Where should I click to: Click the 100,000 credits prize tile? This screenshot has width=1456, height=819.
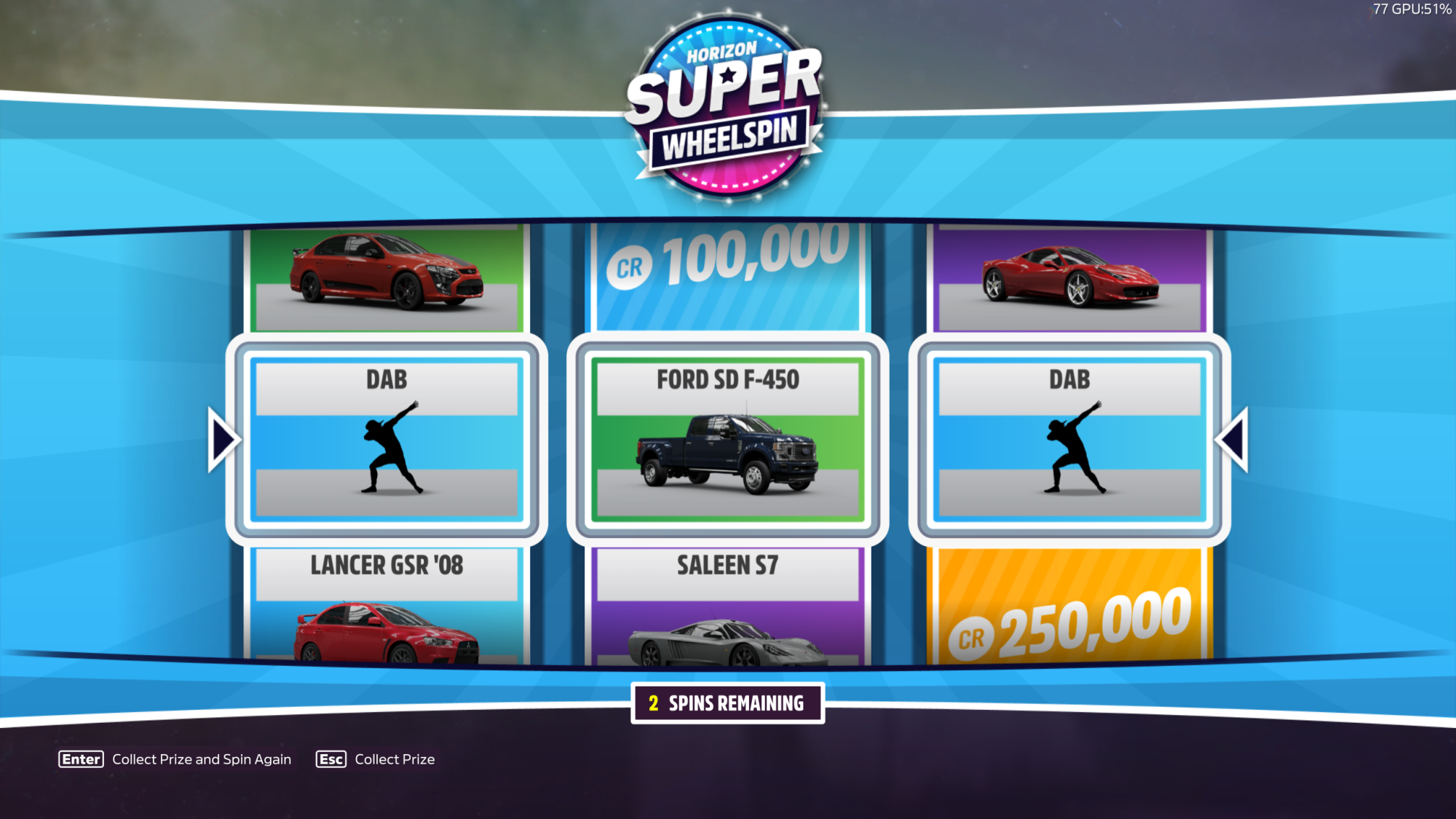727,275
